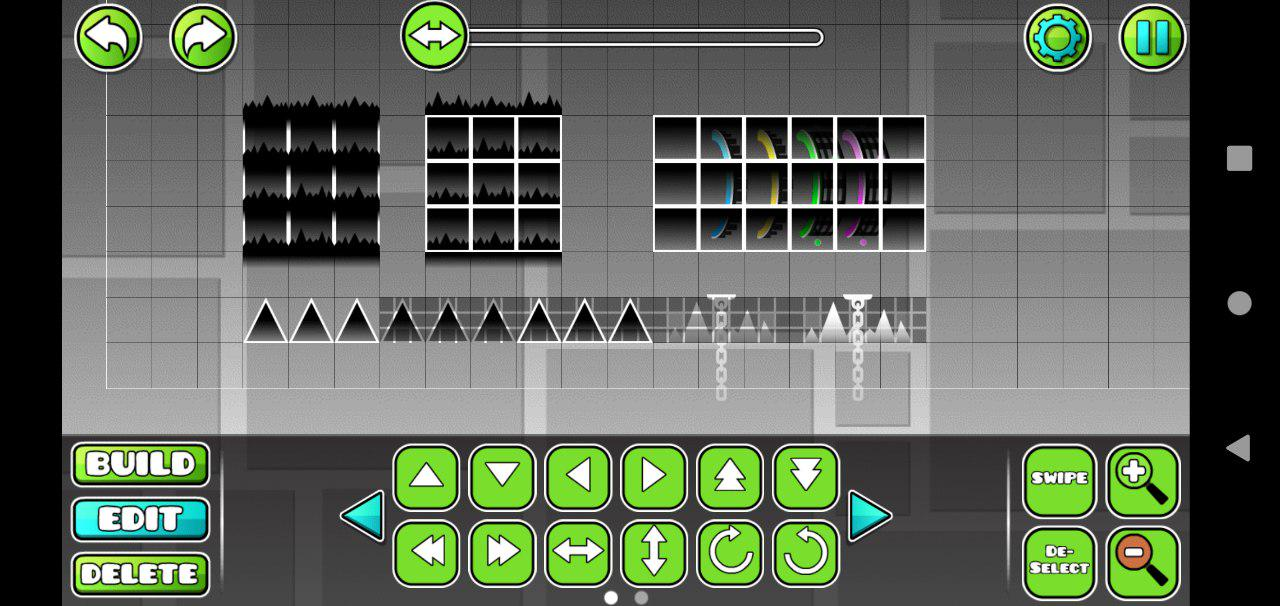The image size is (1280, 606).
Task: Undo the last editor action
Action: pyautogui.click(x=109, y=38)
